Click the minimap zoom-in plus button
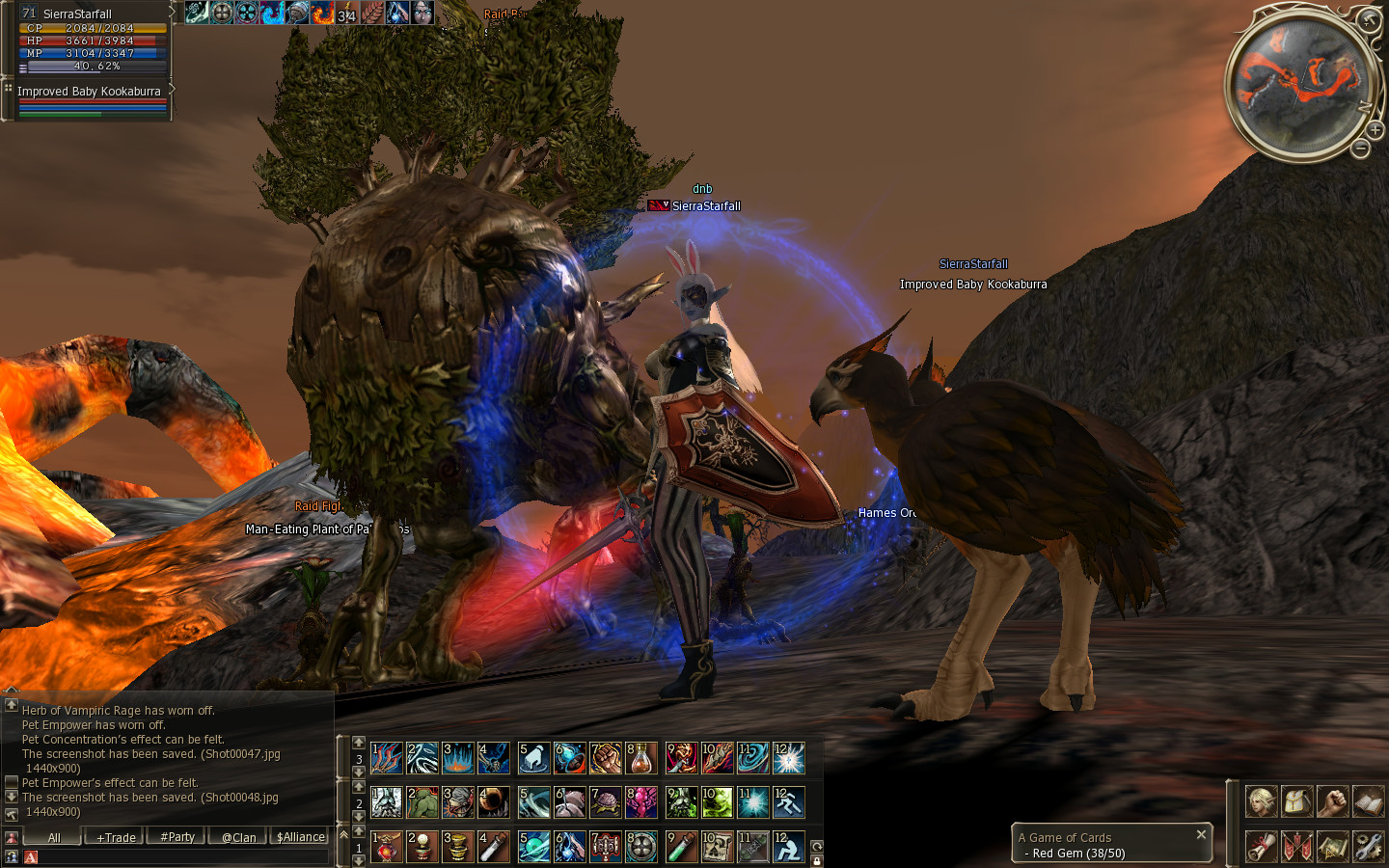Viewport: 1389px width, 868px height. [x=1375, y=129]
